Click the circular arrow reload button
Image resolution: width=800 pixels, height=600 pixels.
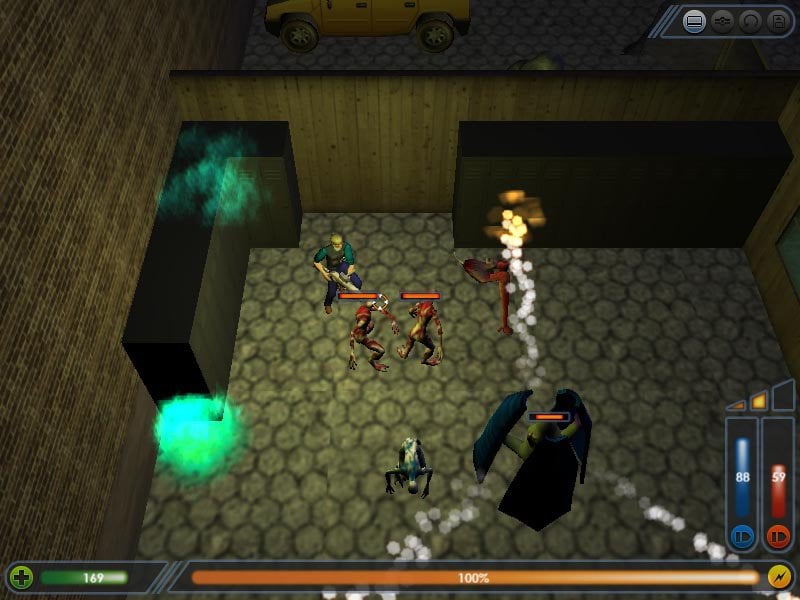click(x=750, y=20)
